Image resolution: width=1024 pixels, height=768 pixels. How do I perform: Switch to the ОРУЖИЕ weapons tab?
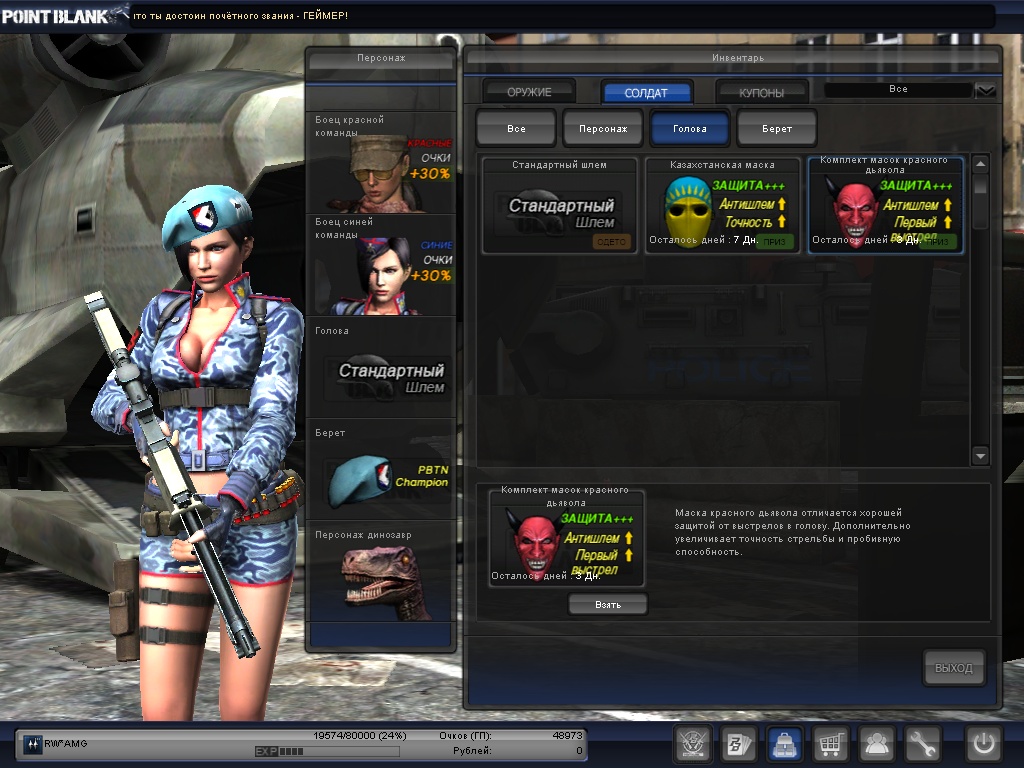529,92
